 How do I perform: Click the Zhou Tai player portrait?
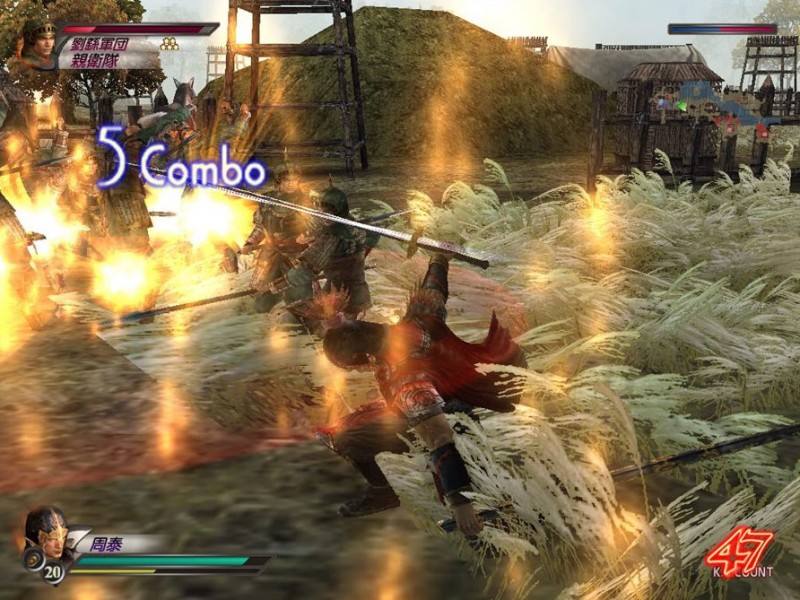pyautogui.click(x=44, y=535)
